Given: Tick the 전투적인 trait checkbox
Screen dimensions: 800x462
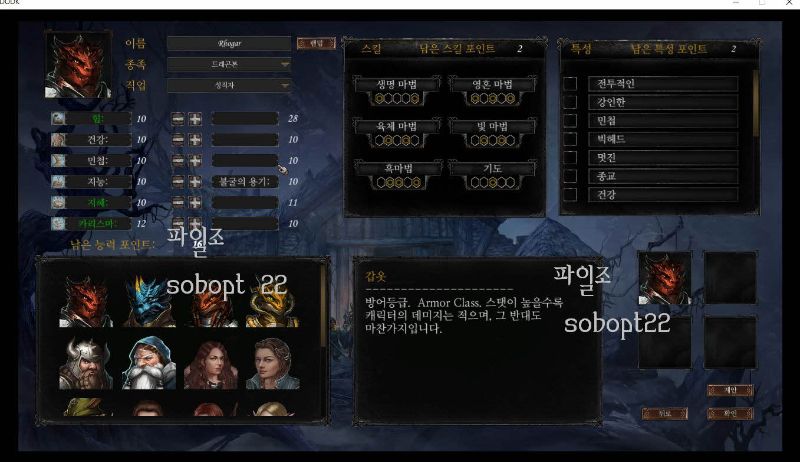Looking at the screenshot, I should click(570, 84).
